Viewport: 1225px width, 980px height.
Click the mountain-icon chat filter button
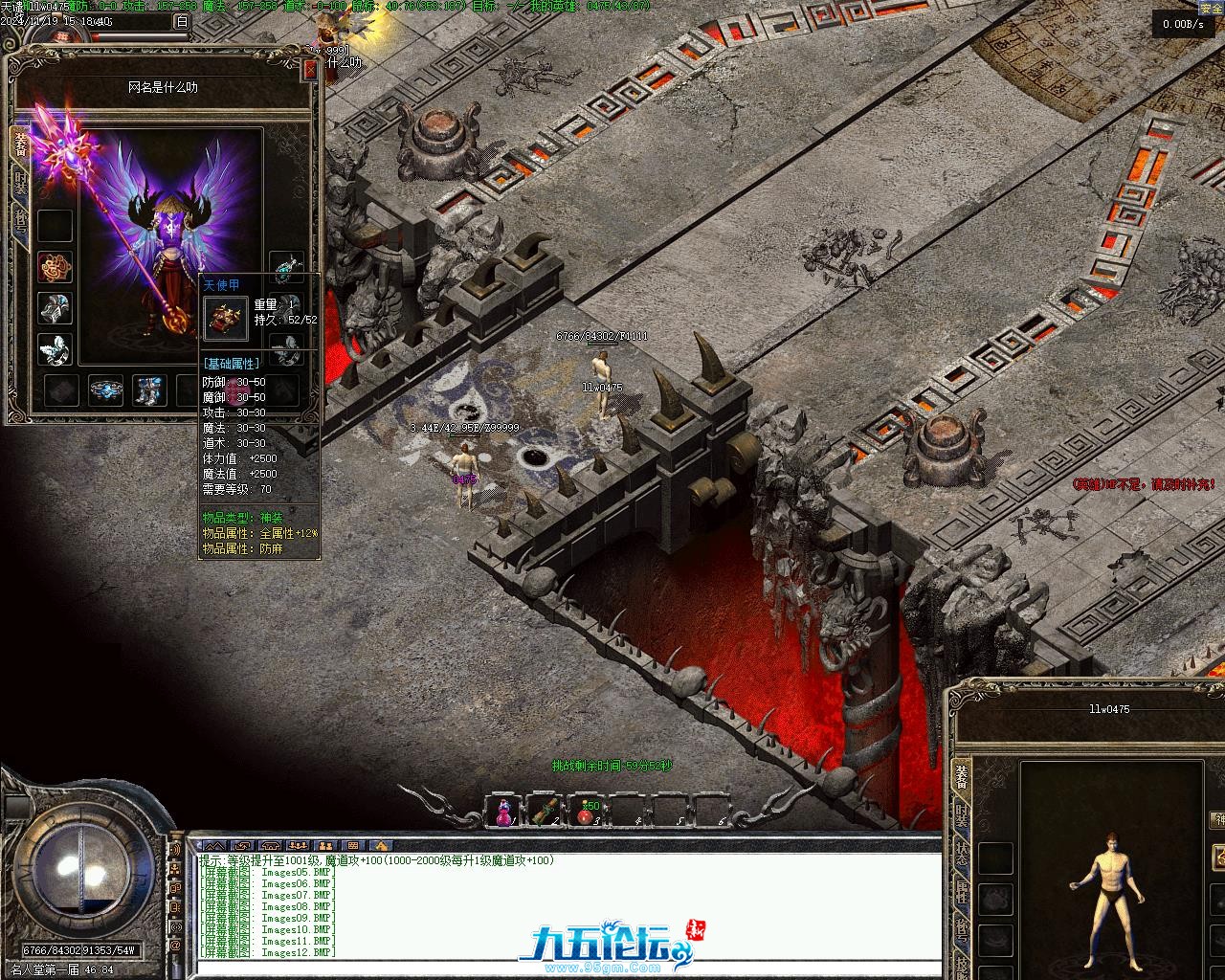tap(215, 846)
